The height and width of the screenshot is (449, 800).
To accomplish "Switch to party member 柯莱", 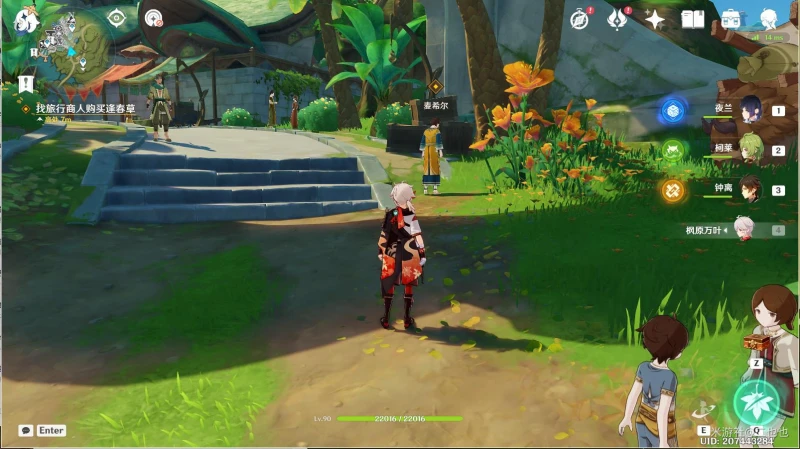I will (x=747, y=151).
